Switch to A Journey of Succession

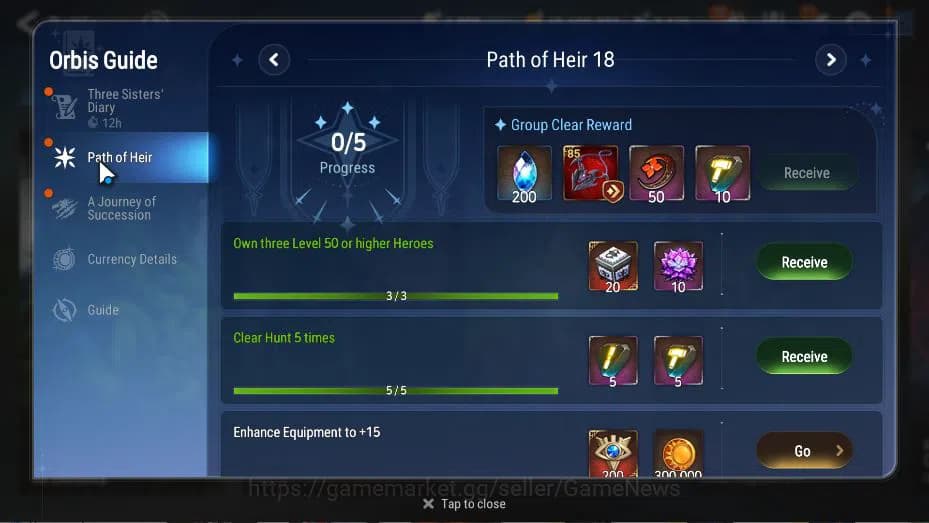pos(120,208)
